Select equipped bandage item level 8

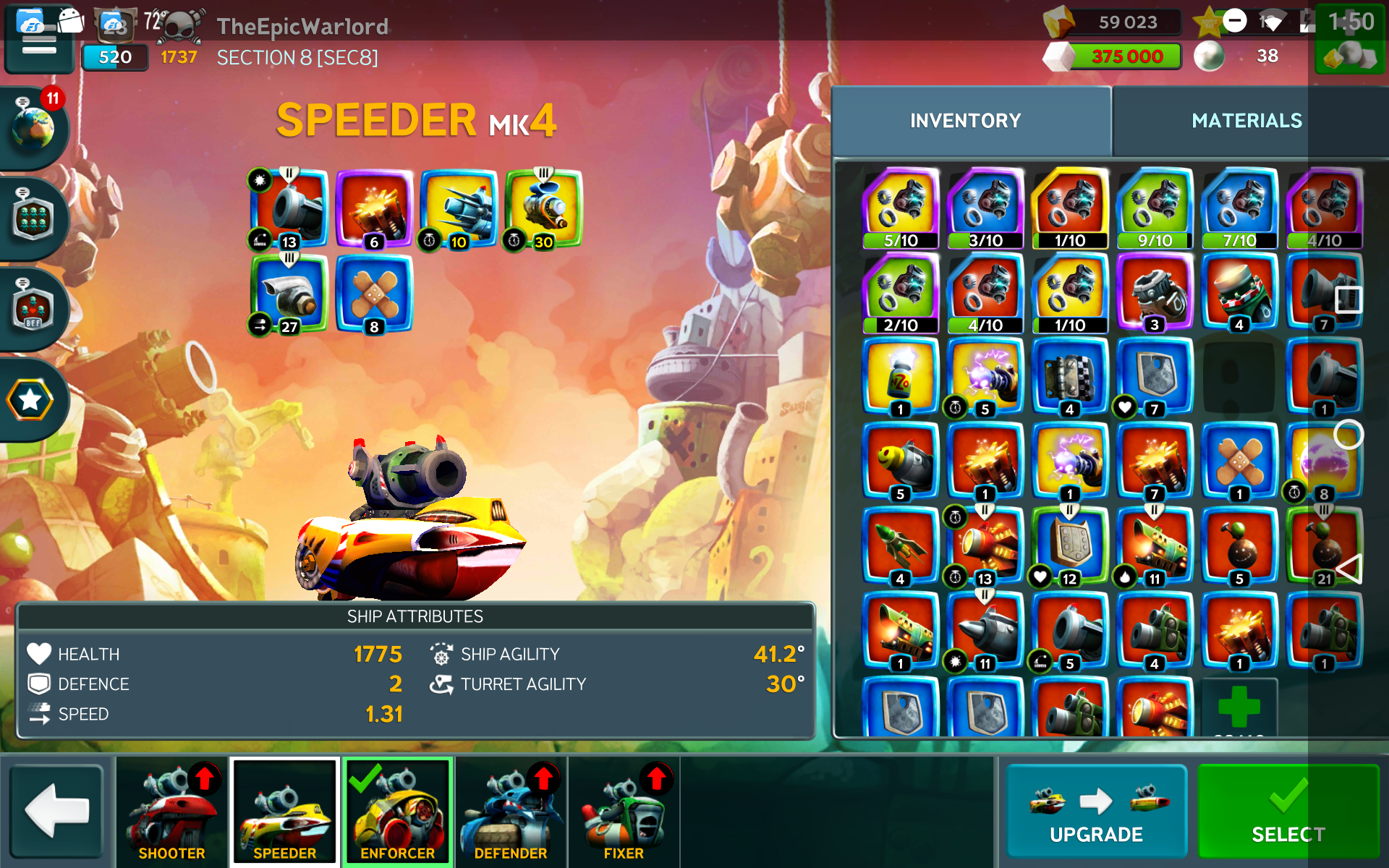tap(374, 294)
